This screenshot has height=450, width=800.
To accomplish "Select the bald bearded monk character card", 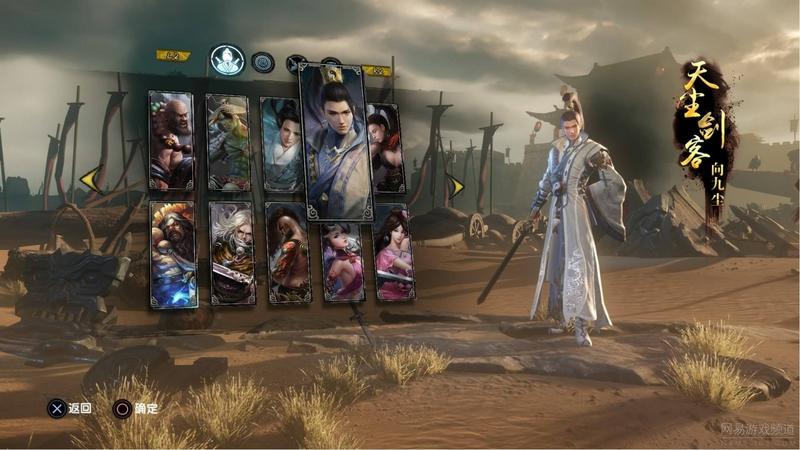I will 170,140.
